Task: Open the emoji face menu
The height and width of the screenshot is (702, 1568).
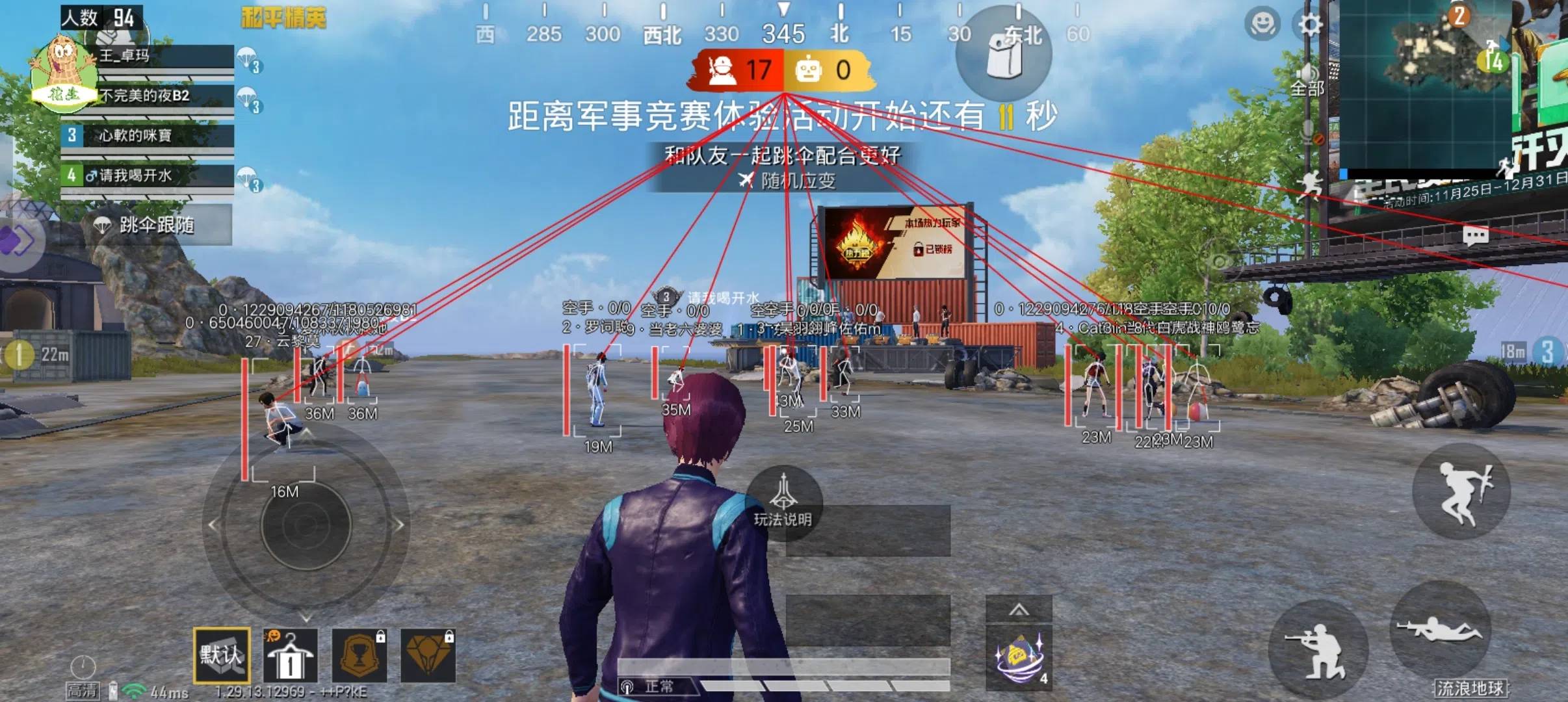Action: pos(1262,25)
